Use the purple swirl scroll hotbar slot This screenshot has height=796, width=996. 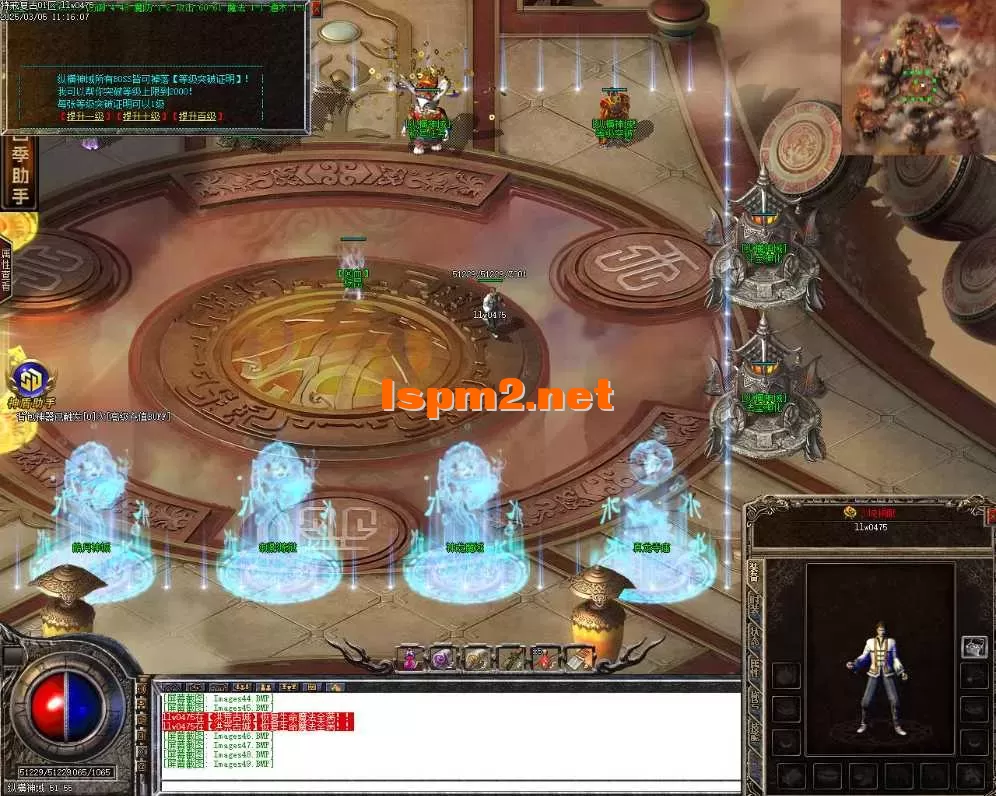(444, 659)
